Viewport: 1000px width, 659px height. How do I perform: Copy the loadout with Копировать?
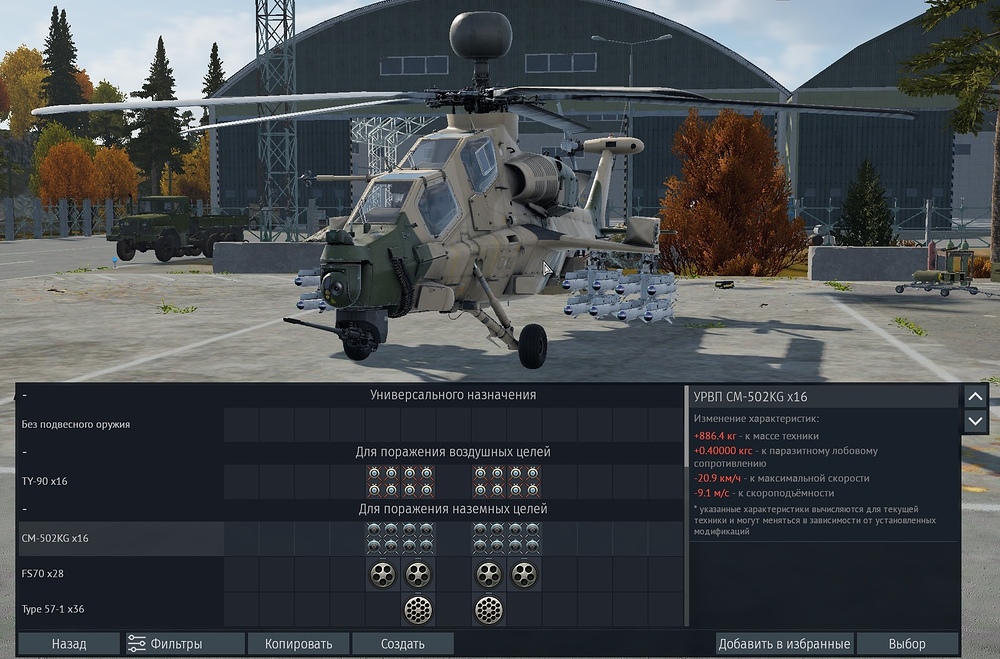click(x=298, y=644)
